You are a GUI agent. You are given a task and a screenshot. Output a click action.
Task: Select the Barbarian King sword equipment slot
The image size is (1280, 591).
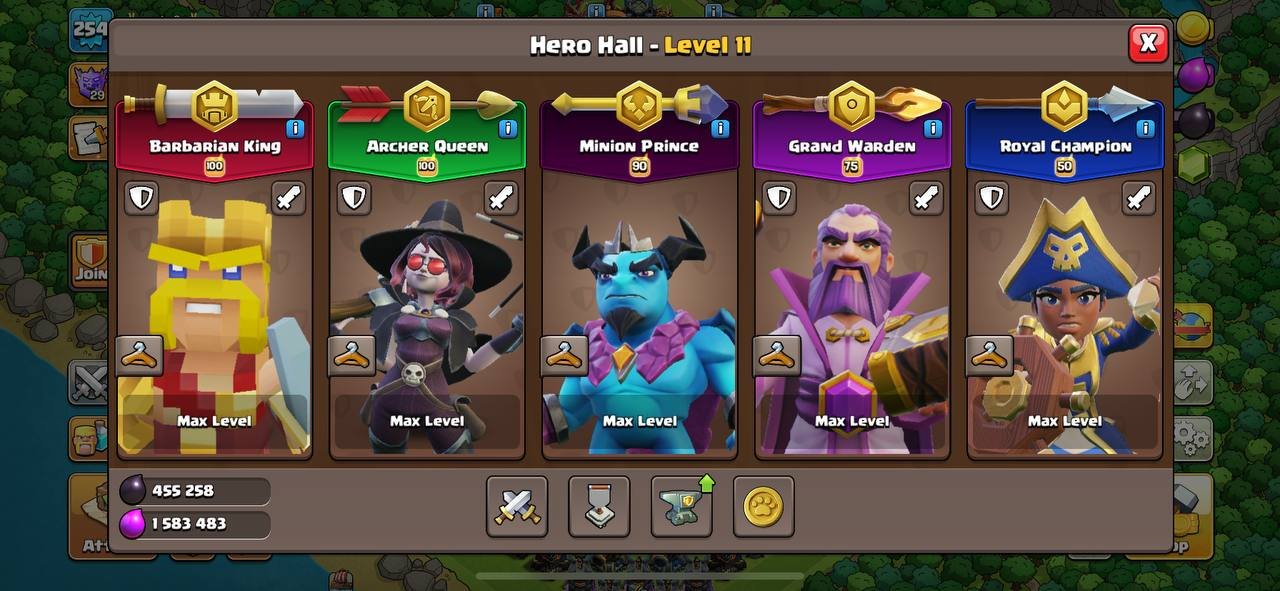coord(289,197)
